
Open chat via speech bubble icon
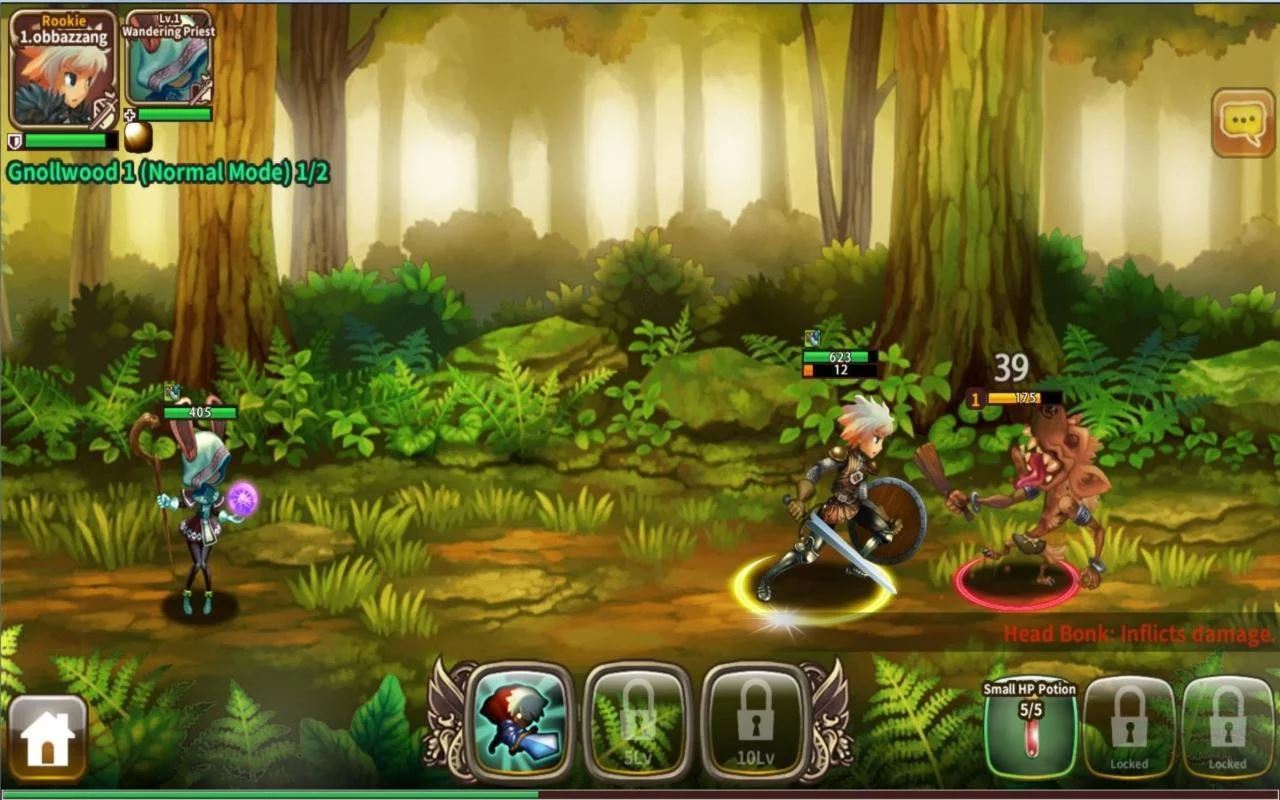[1243, 121]
